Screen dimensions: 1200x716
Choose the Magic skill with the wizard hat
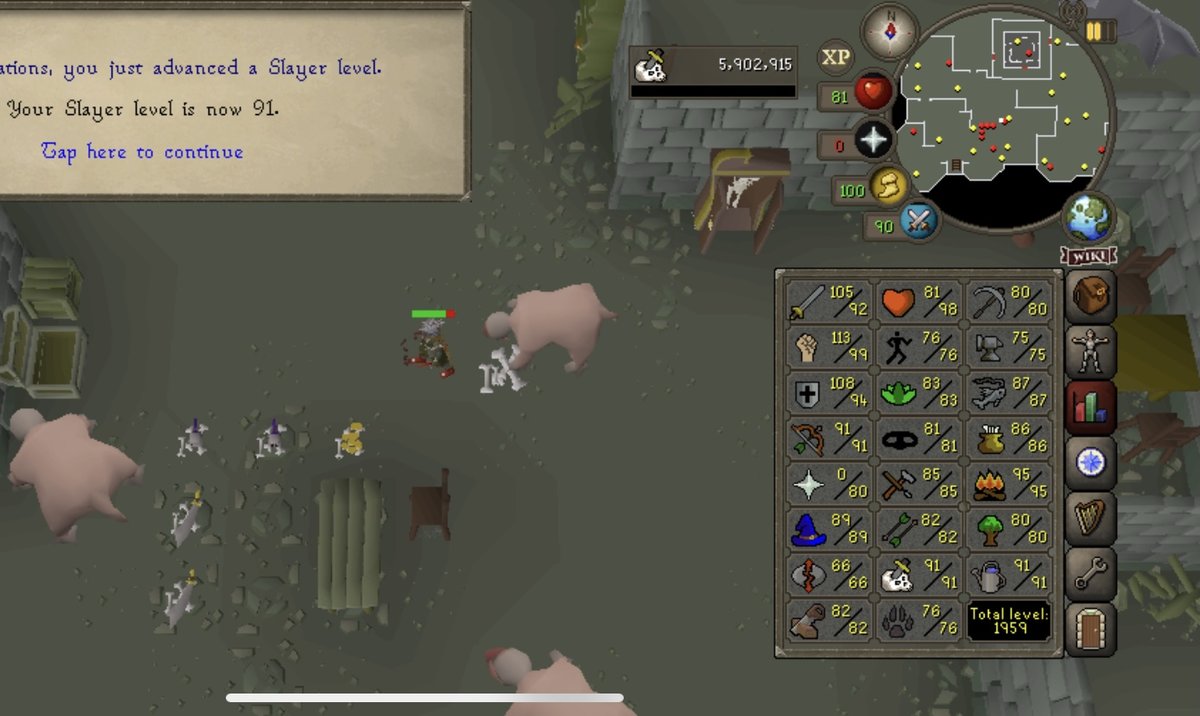coord(828,530)
